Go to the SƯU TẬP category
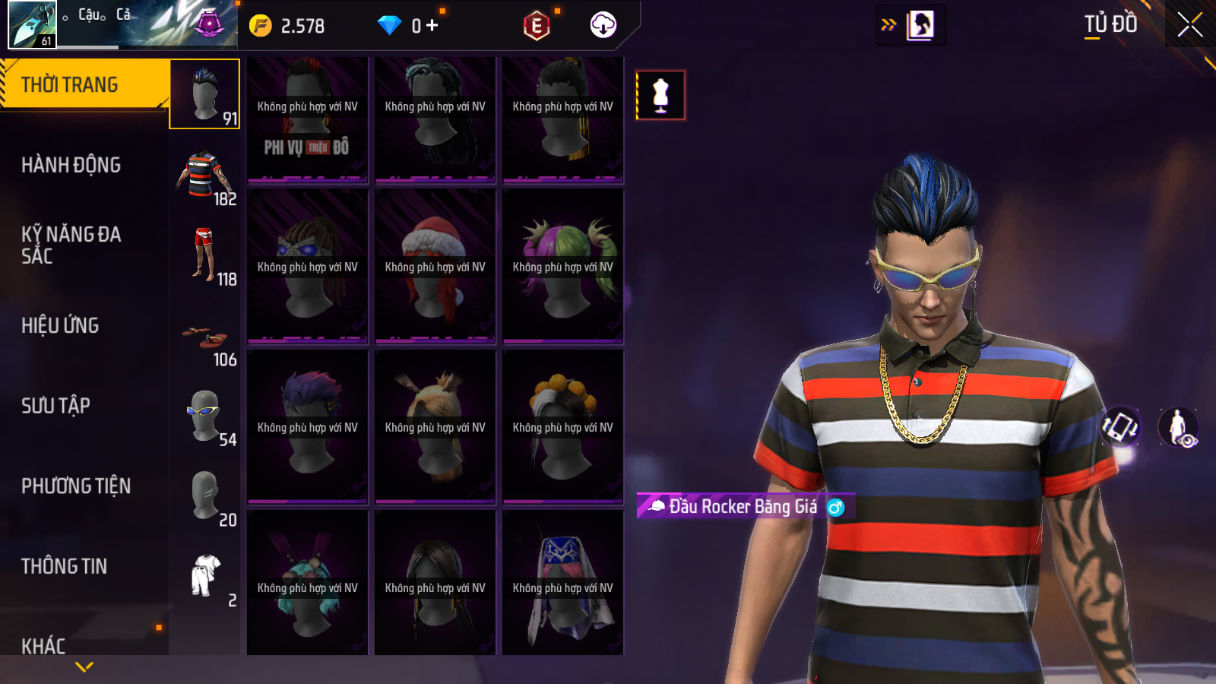This screenshot has height=684, width=1216. tap(56, 405)
